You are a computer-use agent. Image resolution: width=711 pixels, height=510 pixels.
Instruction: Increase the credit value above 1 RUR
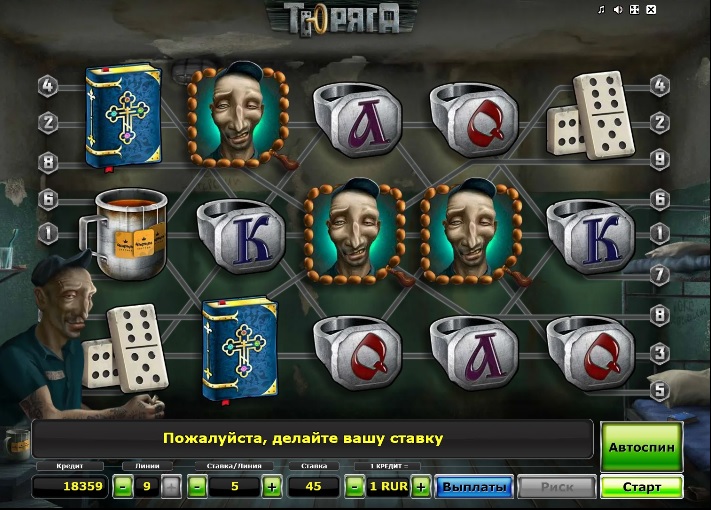[x=421, y=487]
